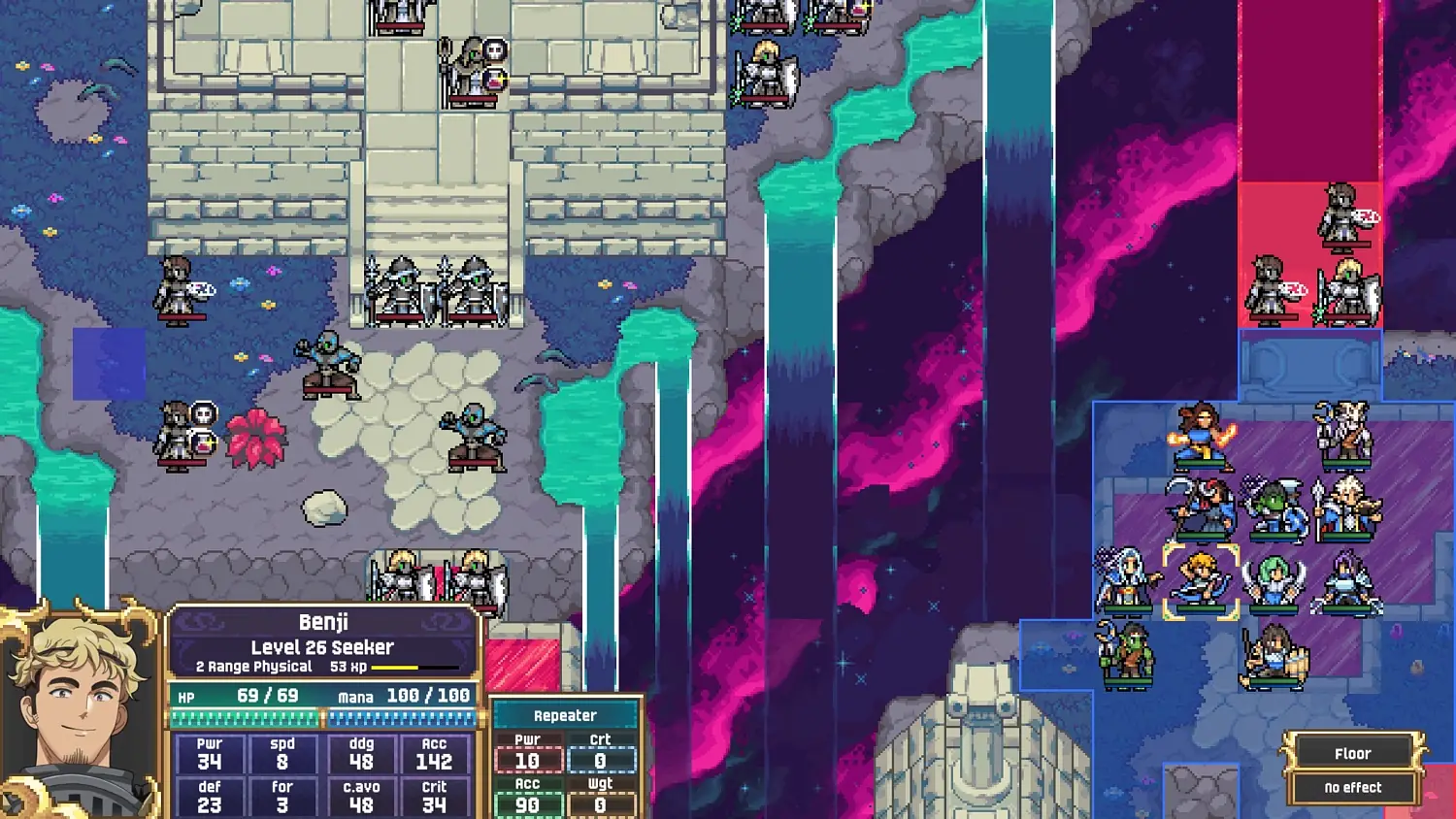Click Benji's green HP bar
The width and height of the screenshot is (1456, 819).
pyautogui.click(x=243, y=716)
